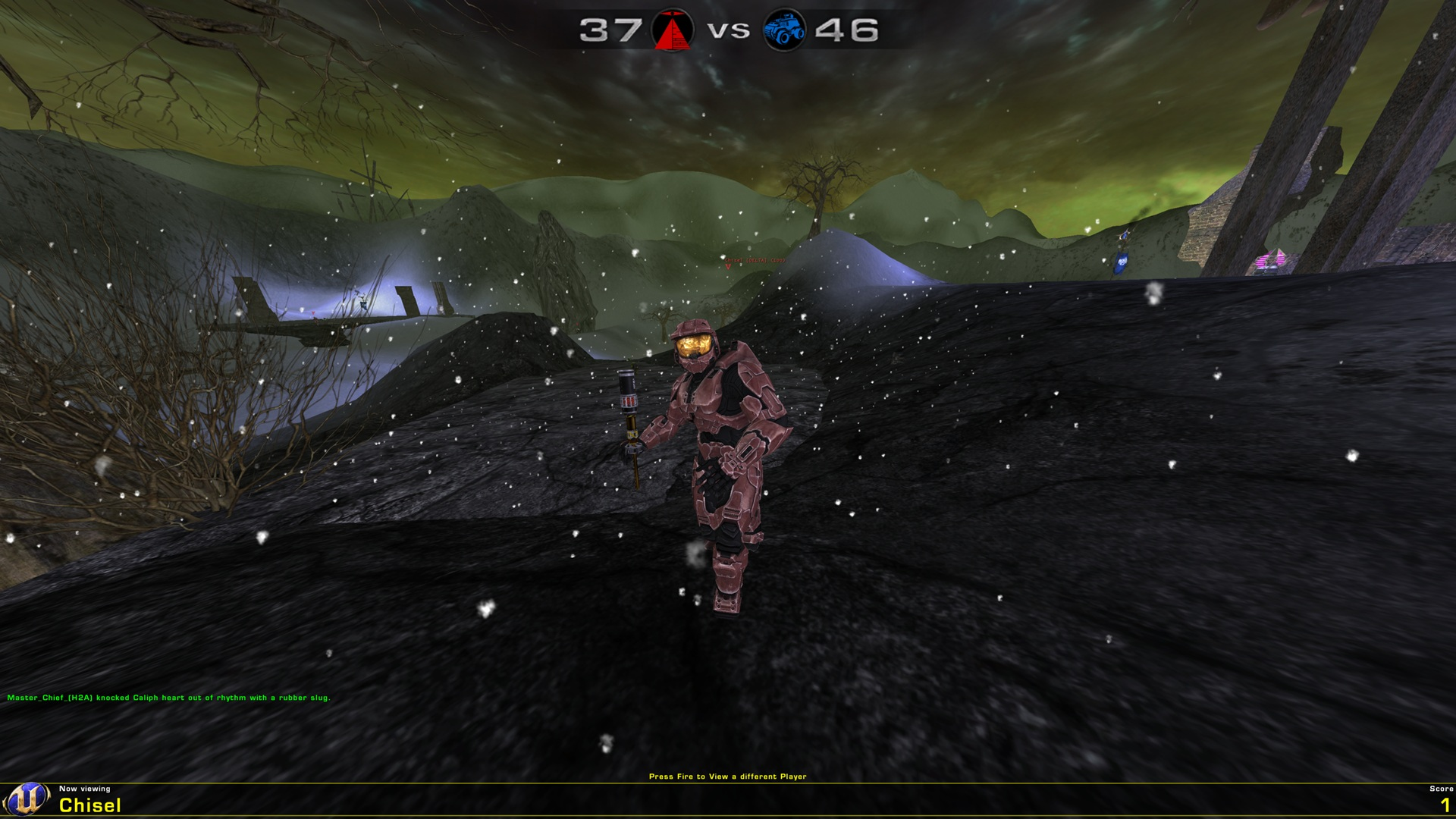Click the Spartan's golden helmet visor

click(x=694, y=345)
